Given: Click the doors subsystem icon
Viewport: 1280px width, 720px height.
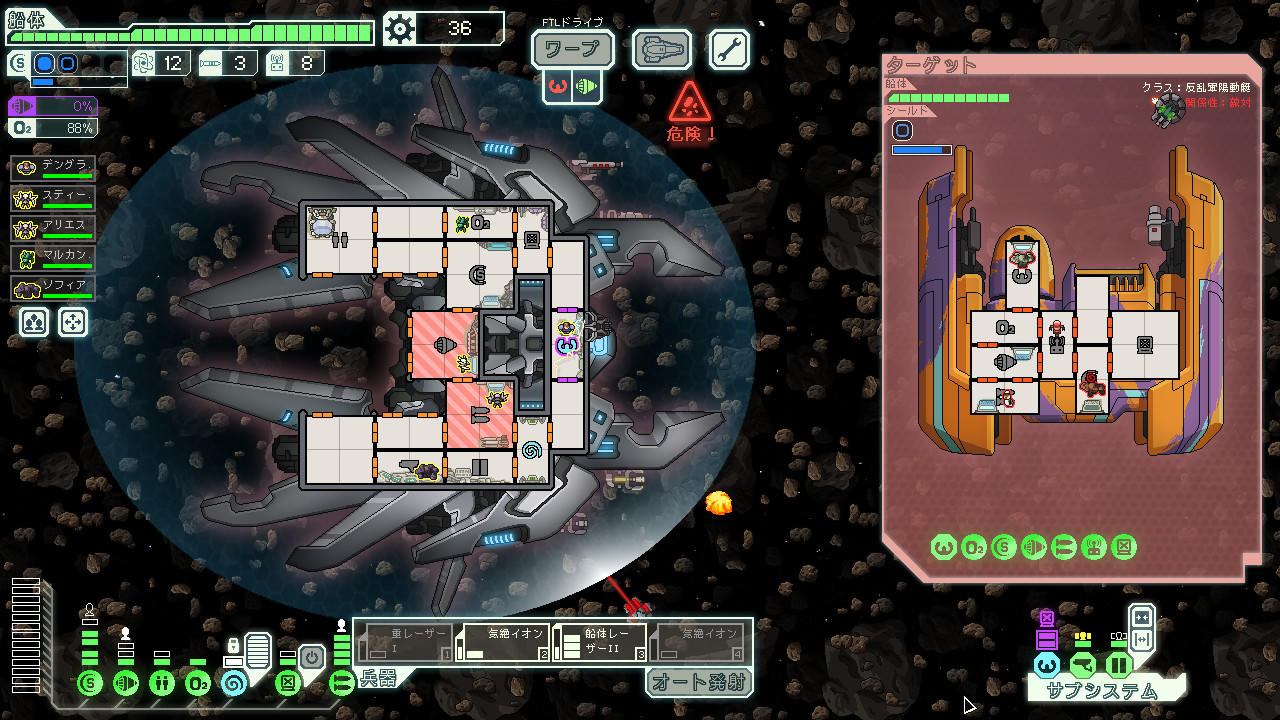Looking at the screenshot, I should (x=286, y=683).
